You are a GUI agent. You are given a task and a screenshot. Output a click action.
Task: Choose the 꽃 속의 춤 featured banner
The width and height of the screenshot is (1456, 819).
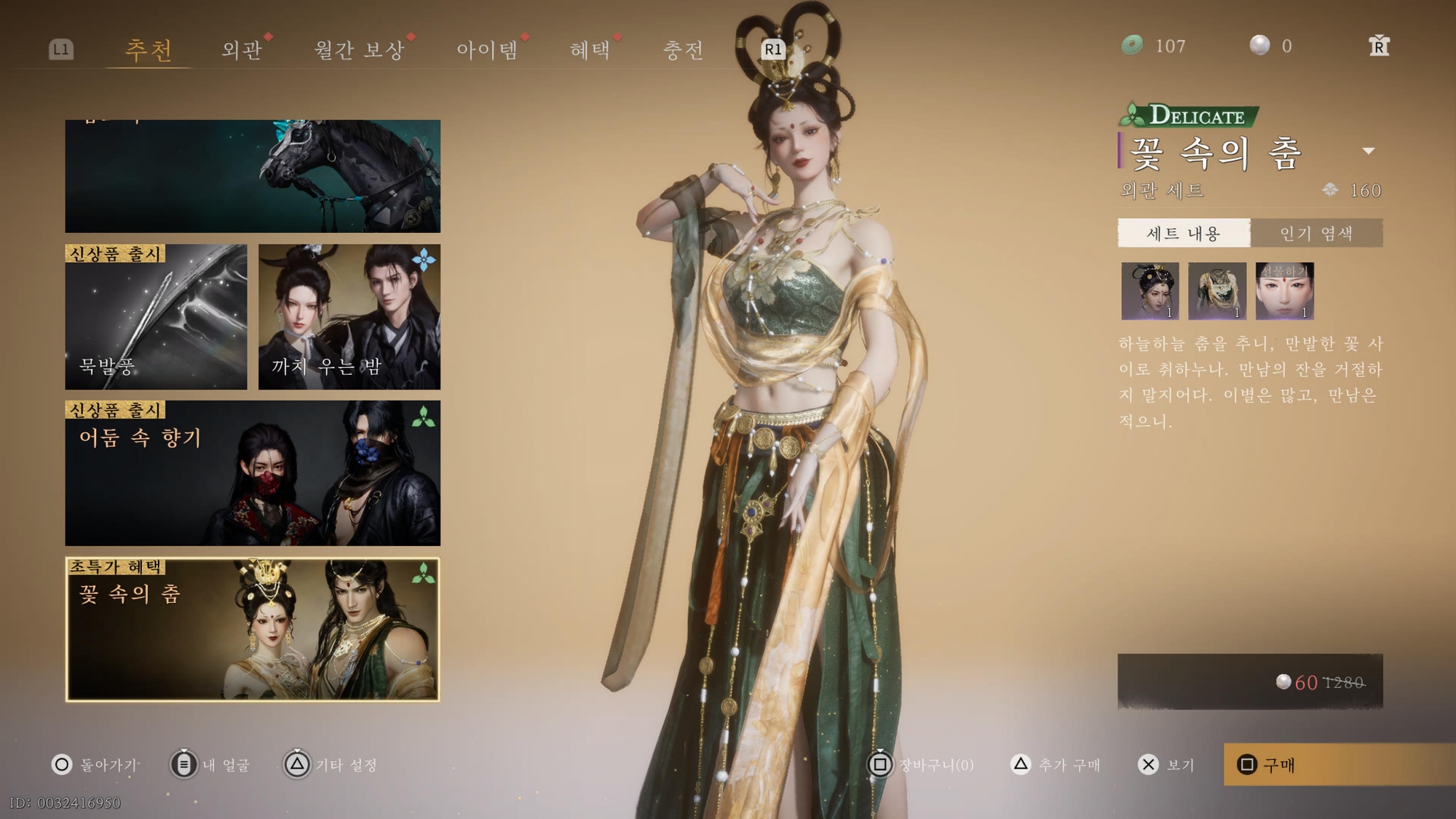click(253, 629)
